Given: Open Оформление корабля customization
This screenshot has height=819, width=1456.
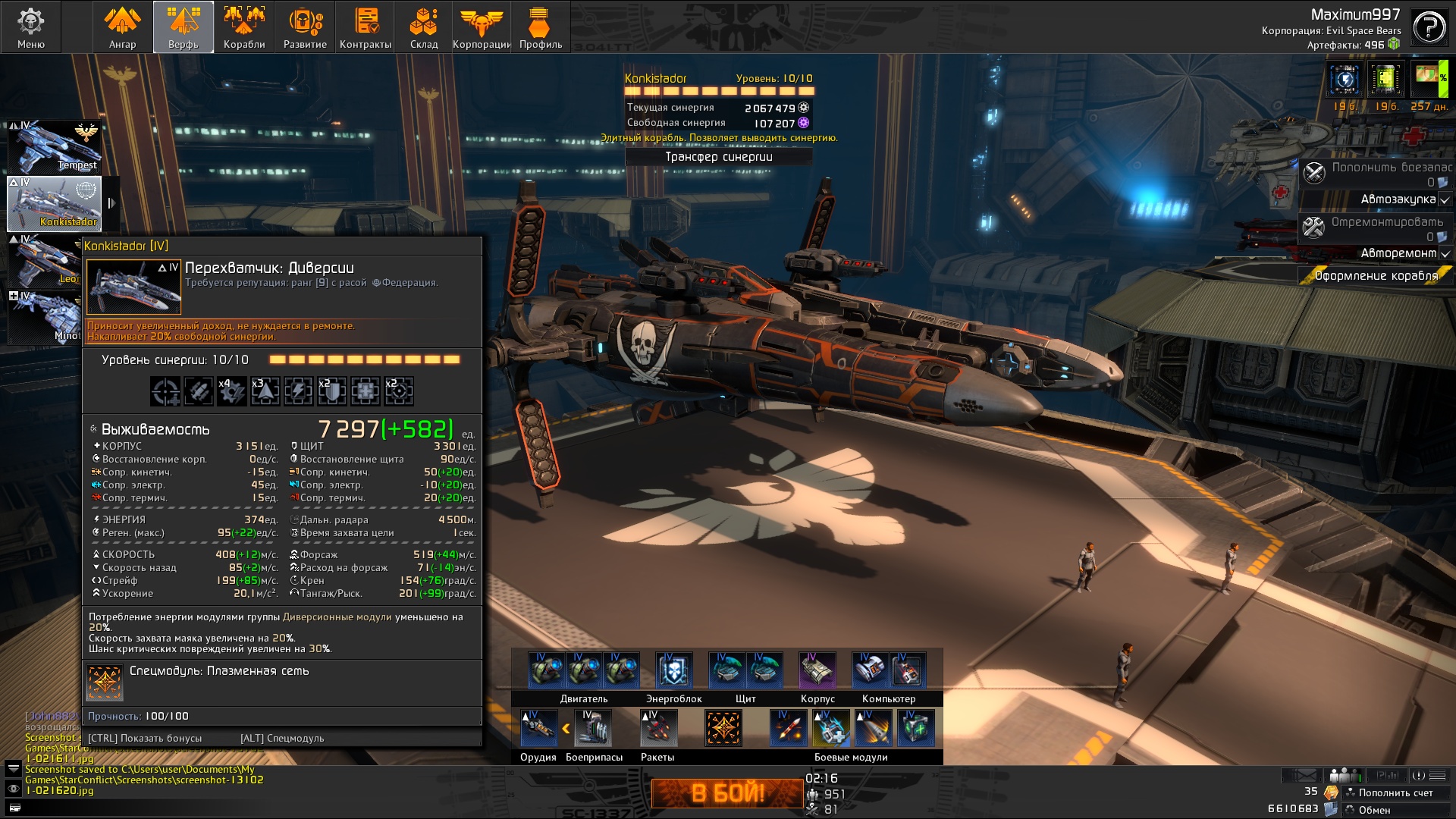Looking at the screenshot, I should coord(1376,276).
